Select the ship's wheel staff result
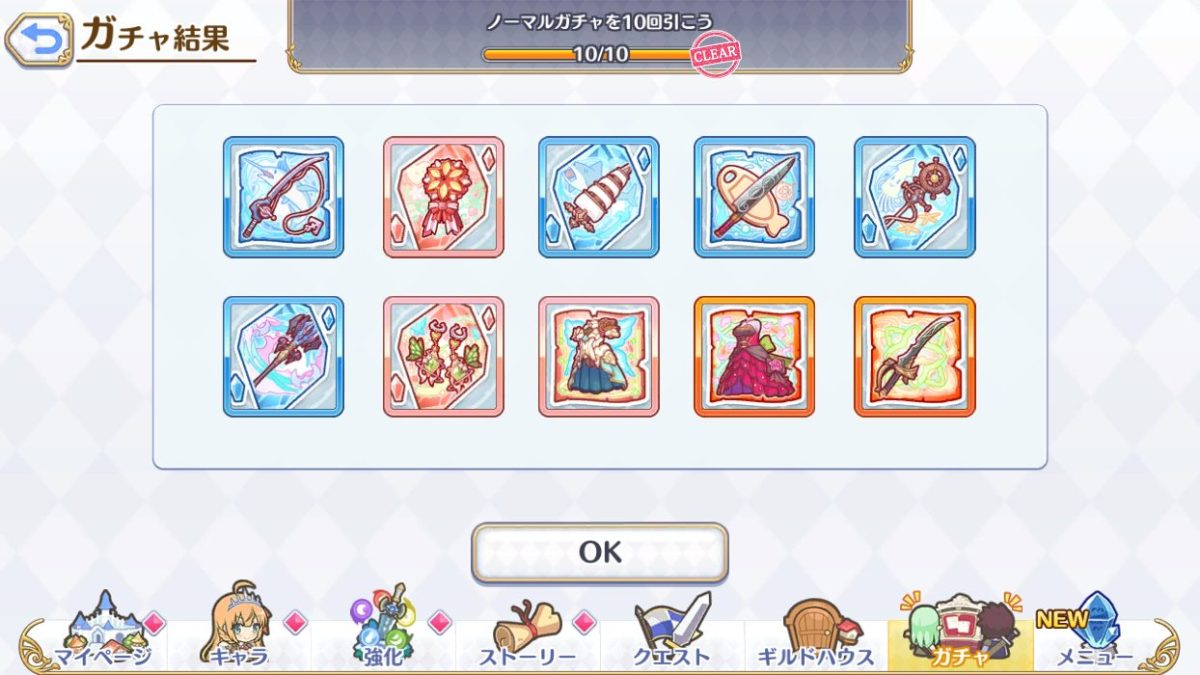 coord(914,197)
